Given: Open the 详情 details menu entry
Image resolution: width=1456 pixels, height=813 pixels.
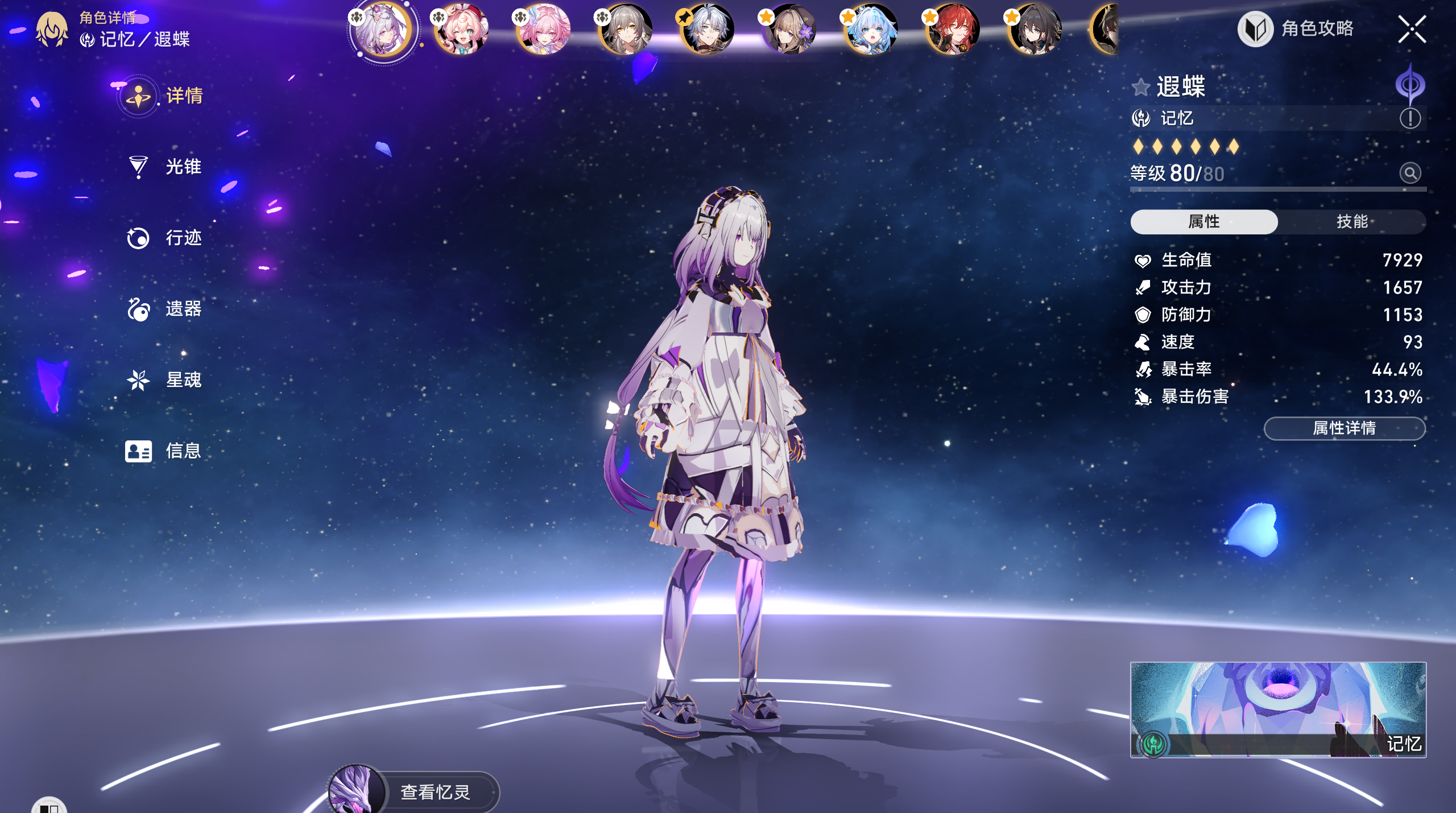Looking at the screenshot, I should pyautogui.click(x=183, y=96).
